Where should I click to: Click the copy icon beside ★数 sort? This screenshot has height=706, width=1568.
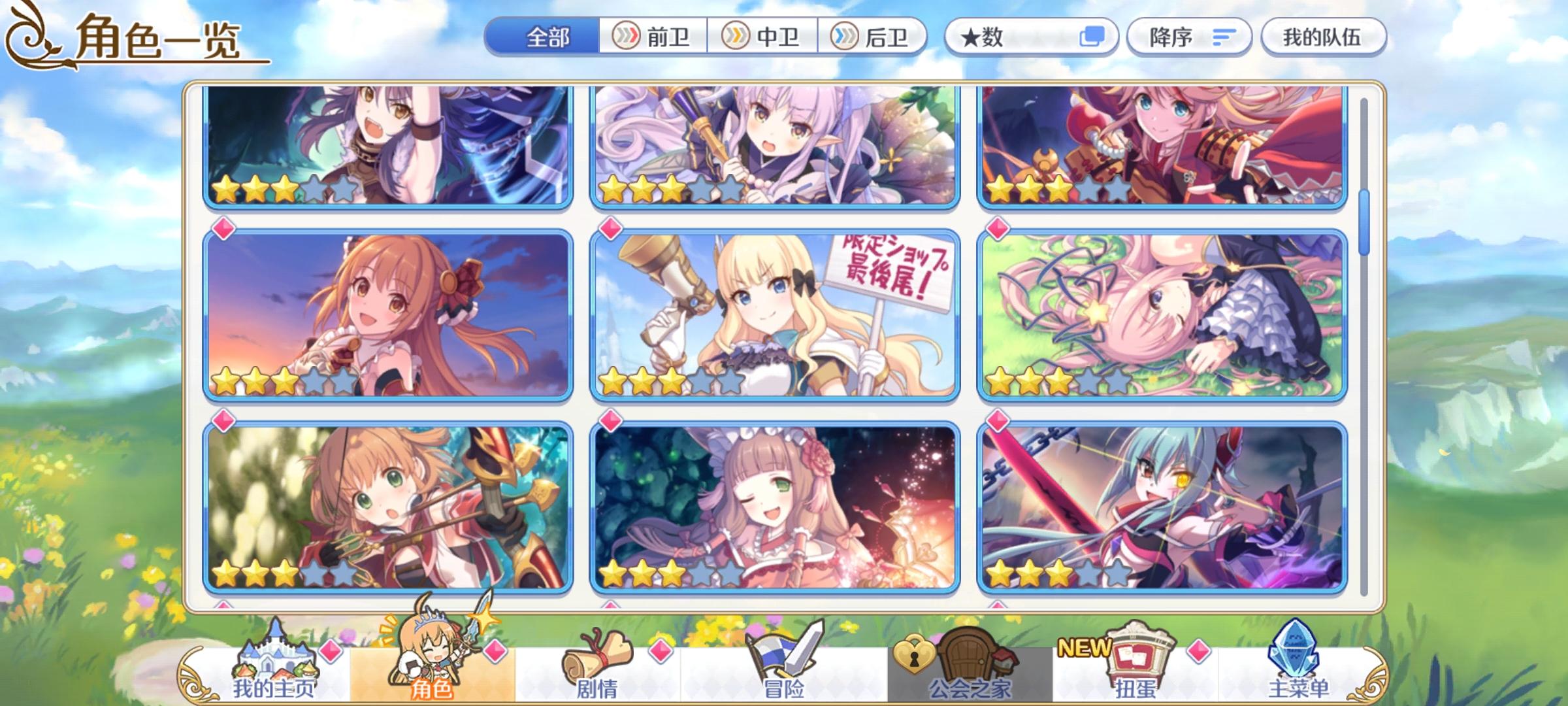coord(1089,37)
